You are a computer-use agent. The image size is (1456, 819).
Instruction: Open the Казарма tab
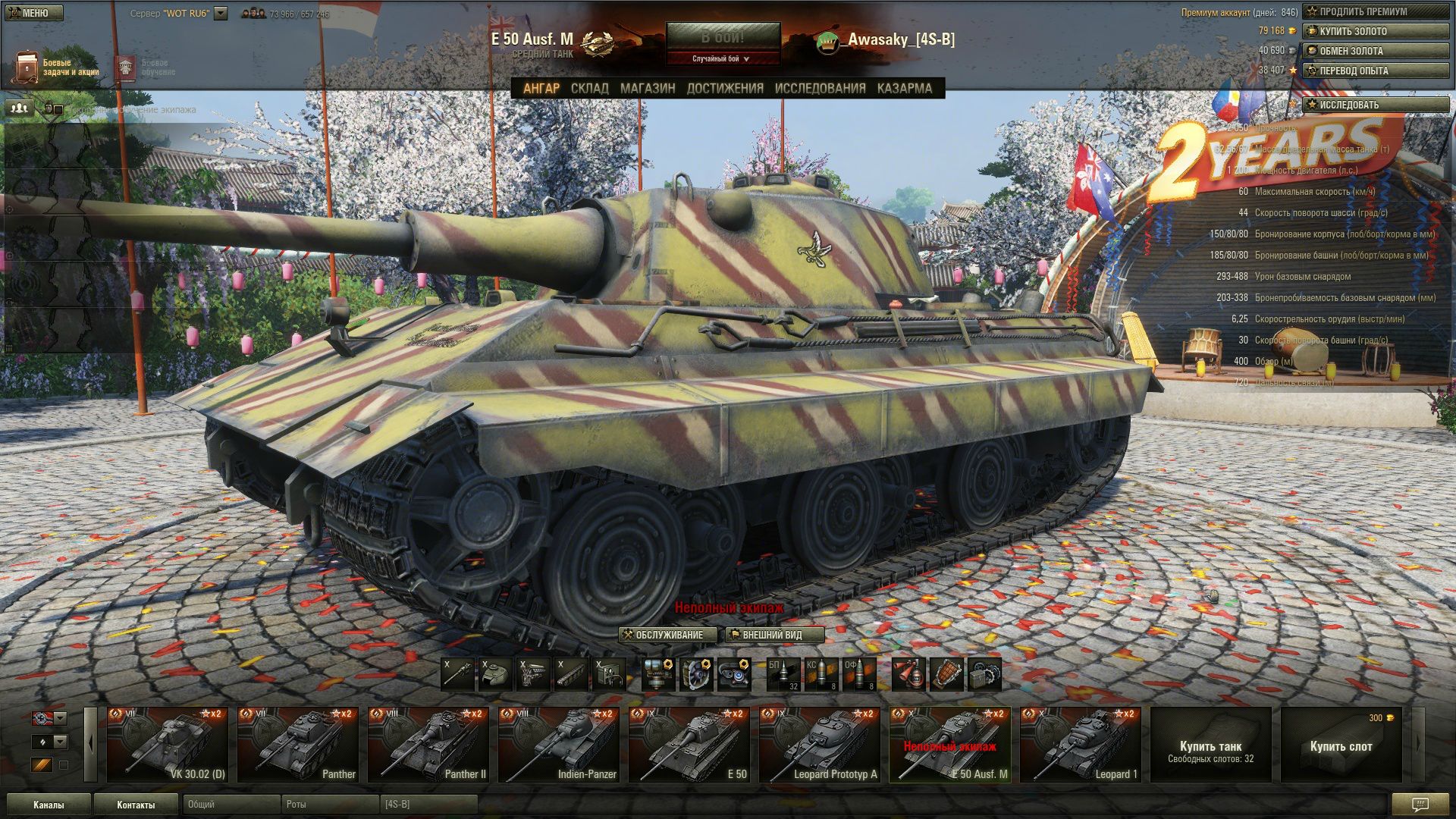click(x=905, y=88)
